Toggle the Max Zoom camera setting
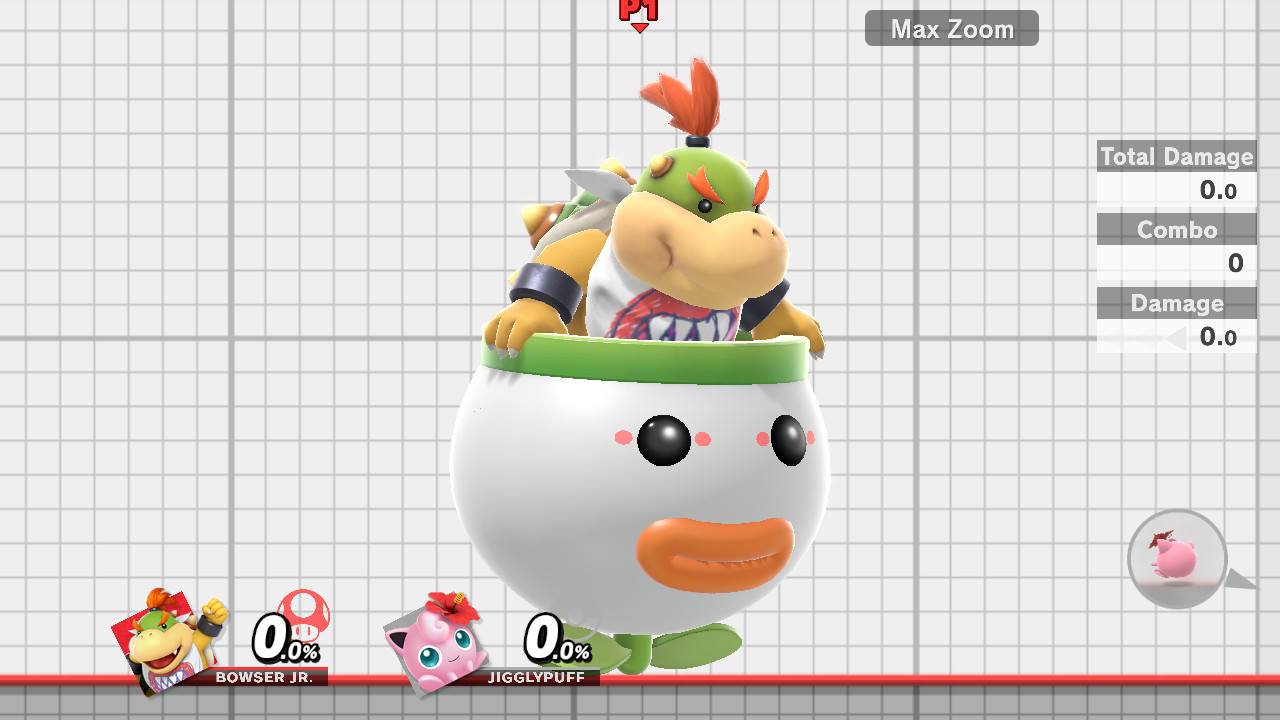1280x720 pixels. pyautogui.click(x=950, y=28)
